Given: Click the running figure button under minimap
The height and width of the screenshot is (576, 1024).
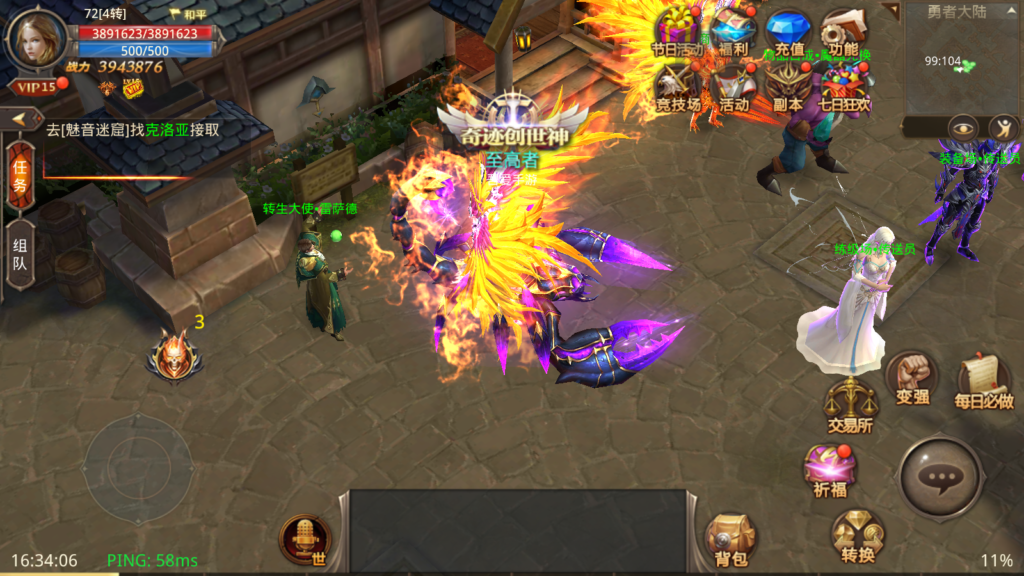Looking at the screenshot, I should click(x=1003, y=128).
